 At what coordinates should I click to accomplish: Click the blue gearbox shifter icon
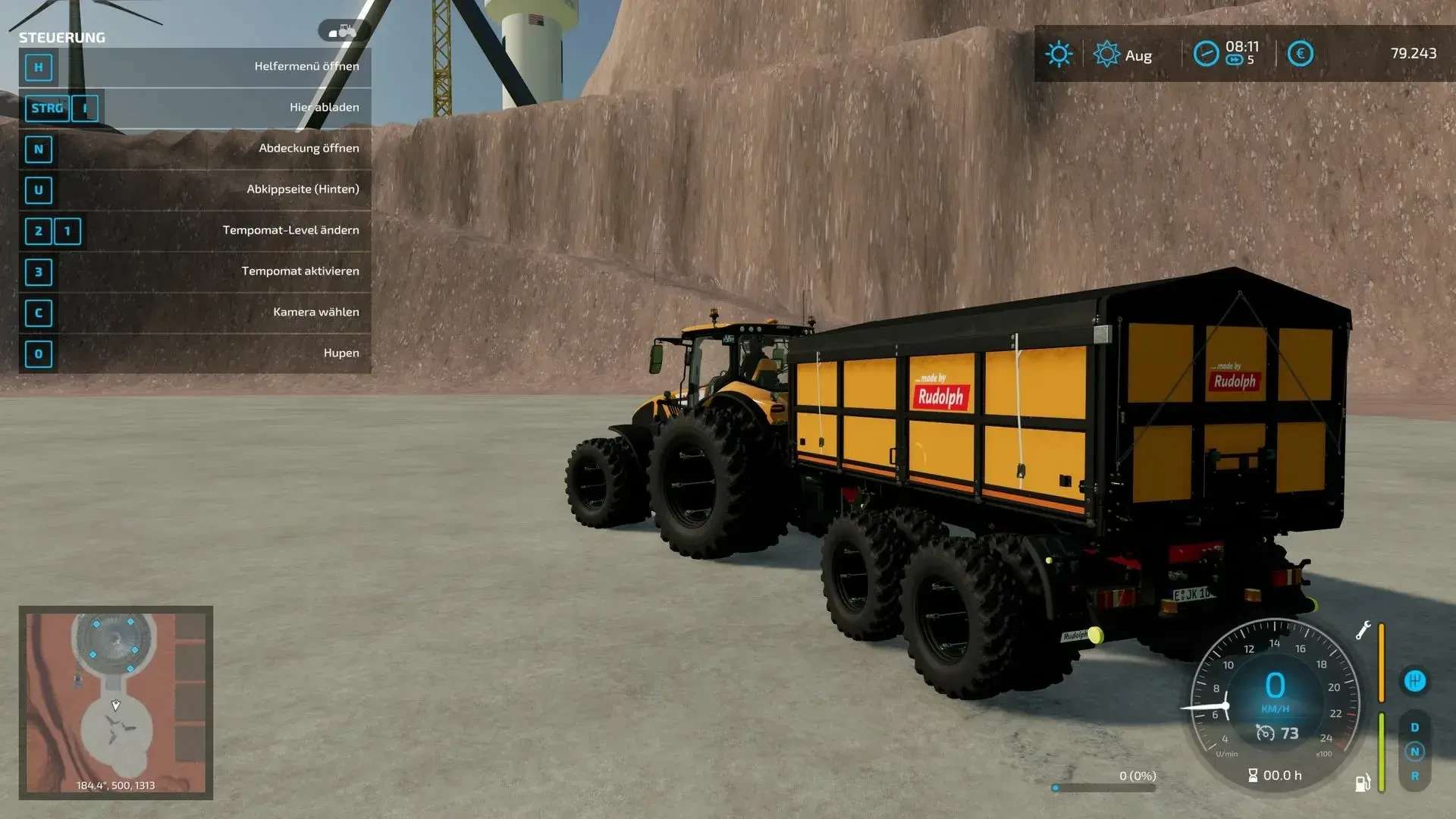click(x=1414, y=681)
